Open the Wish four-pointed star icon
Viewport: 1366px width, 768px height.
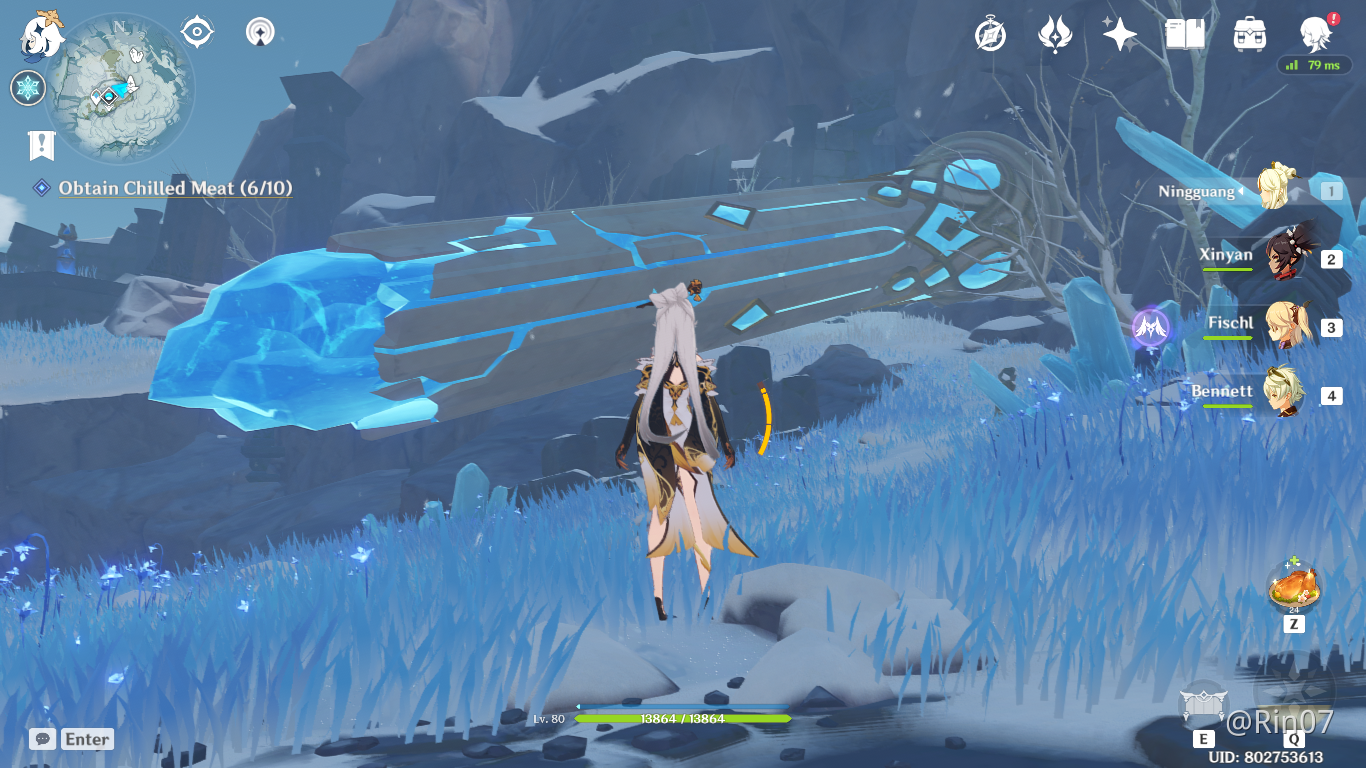(x=1119, y=35)
